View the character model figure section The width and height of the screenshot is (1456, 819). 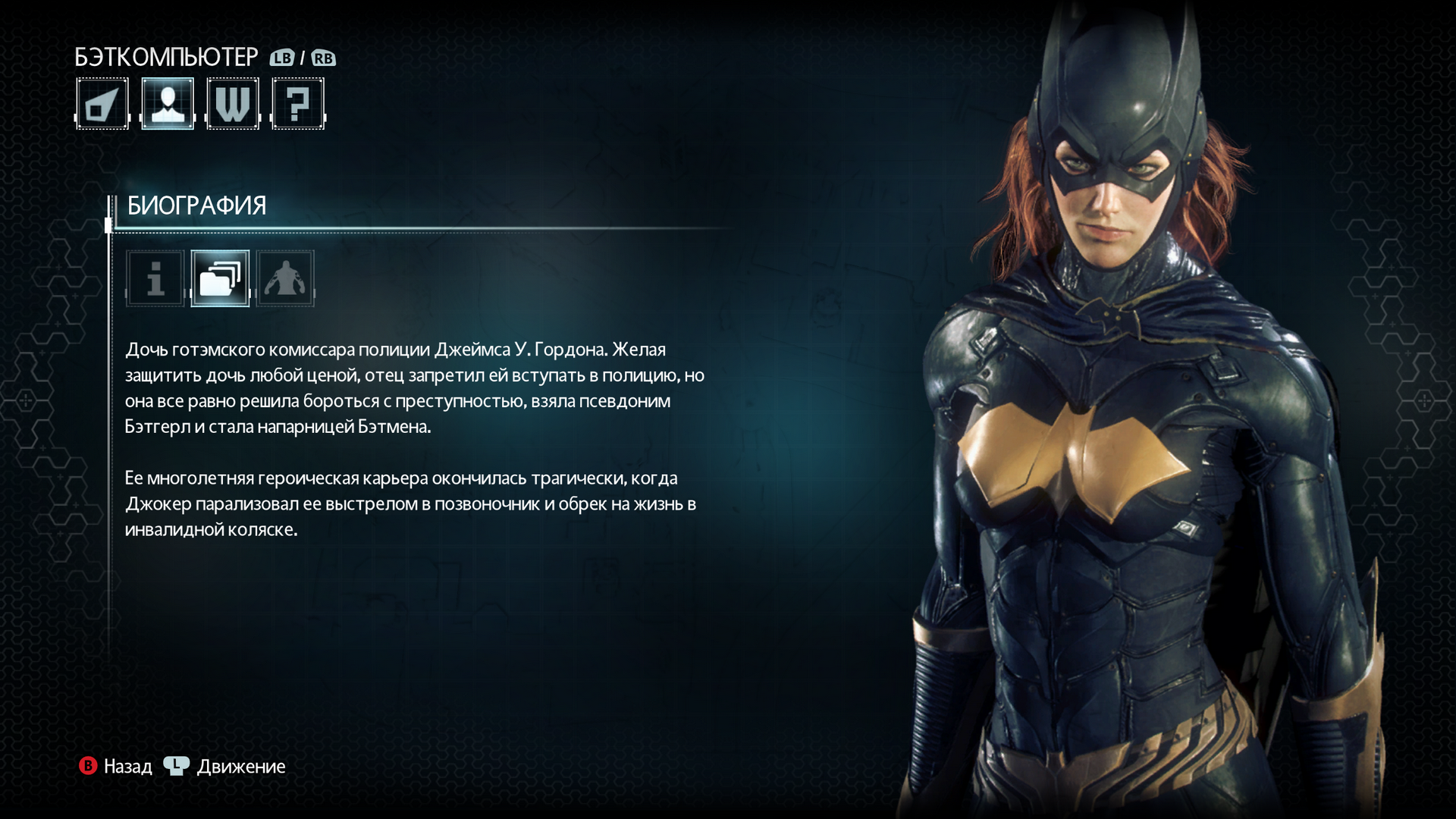[x=285, y=278]
